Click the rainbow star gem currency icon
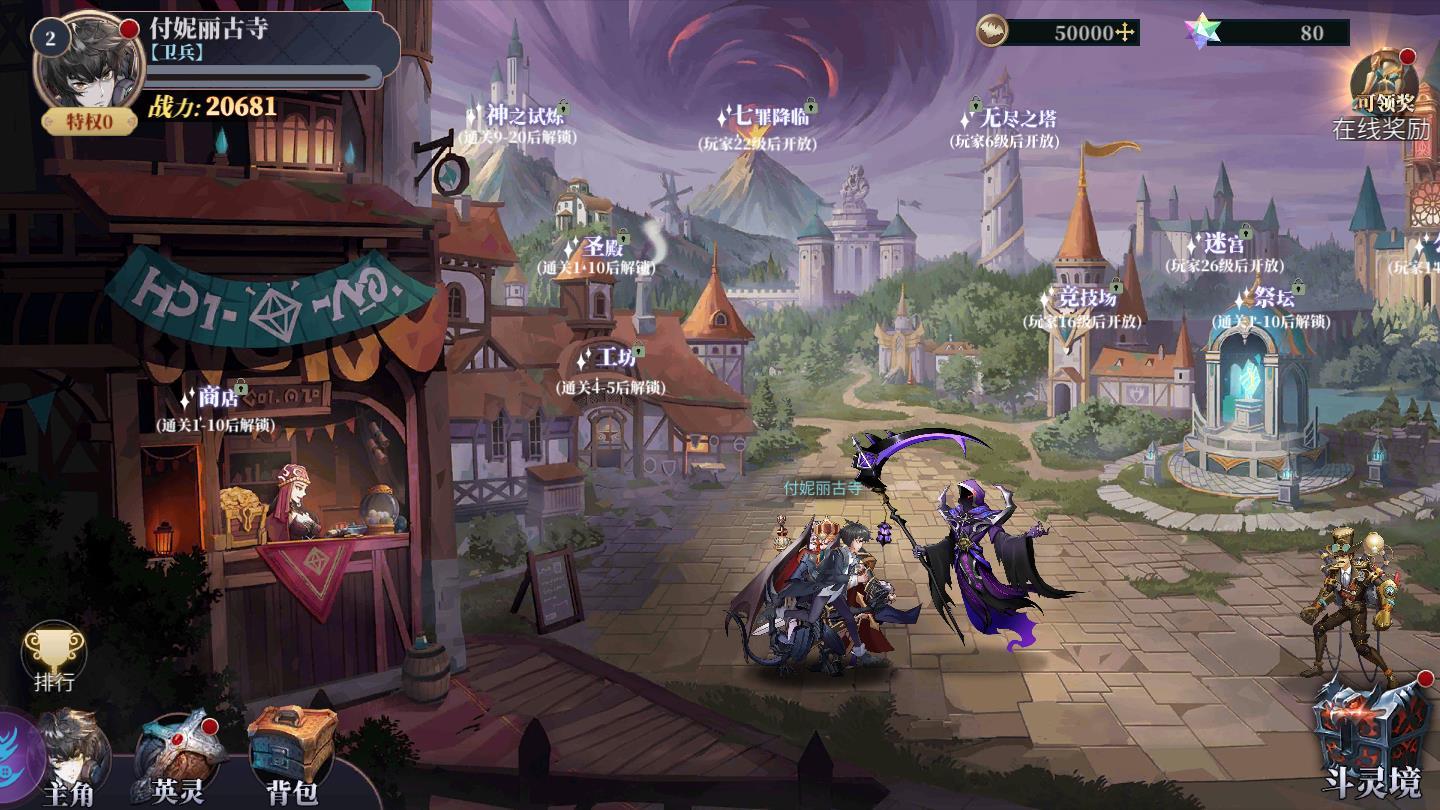Screen dimensions: 1440x810 [x=1197, y=33]
